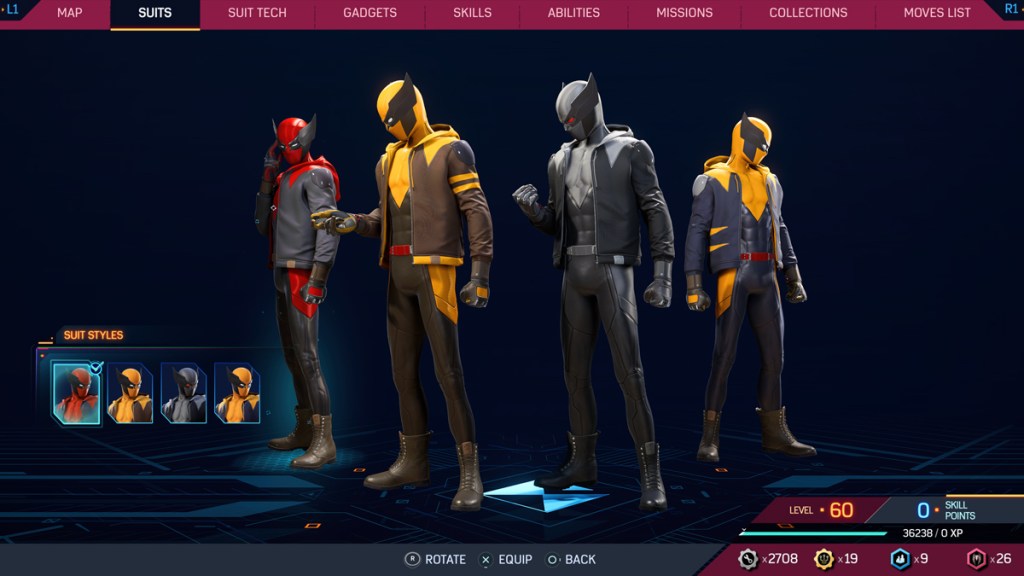The height and width of the screenshot is (576, 1024).
Task: Select the Suits tab
Action: pyautogui.click(x=155, y=13)
